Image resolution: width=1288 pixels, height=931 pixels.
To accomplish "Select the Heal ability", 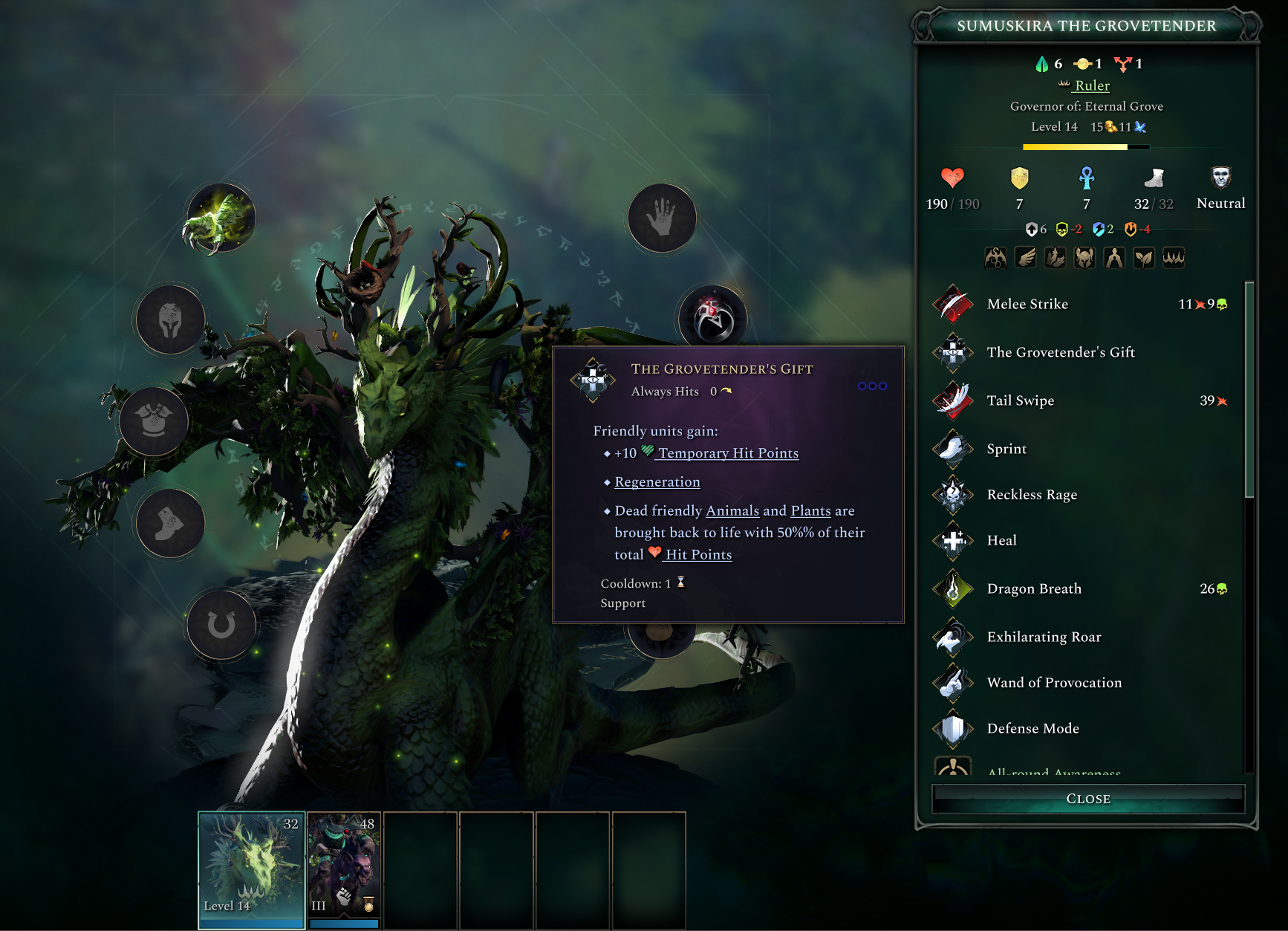I will coord(1001,540).
